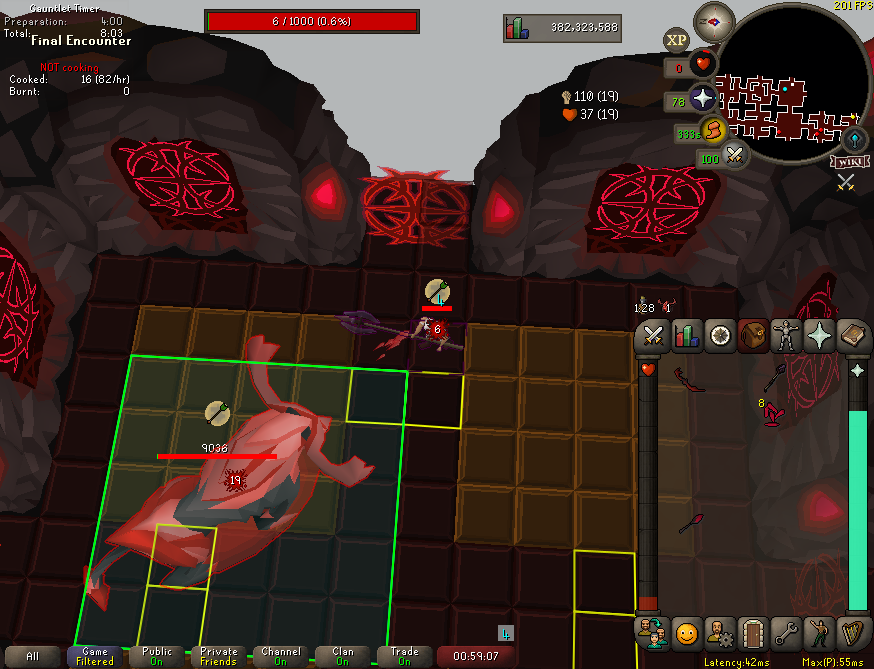Screen dimensions: 874x669
Task: Toggle the XP drops orb
Action: coord(675,40)
